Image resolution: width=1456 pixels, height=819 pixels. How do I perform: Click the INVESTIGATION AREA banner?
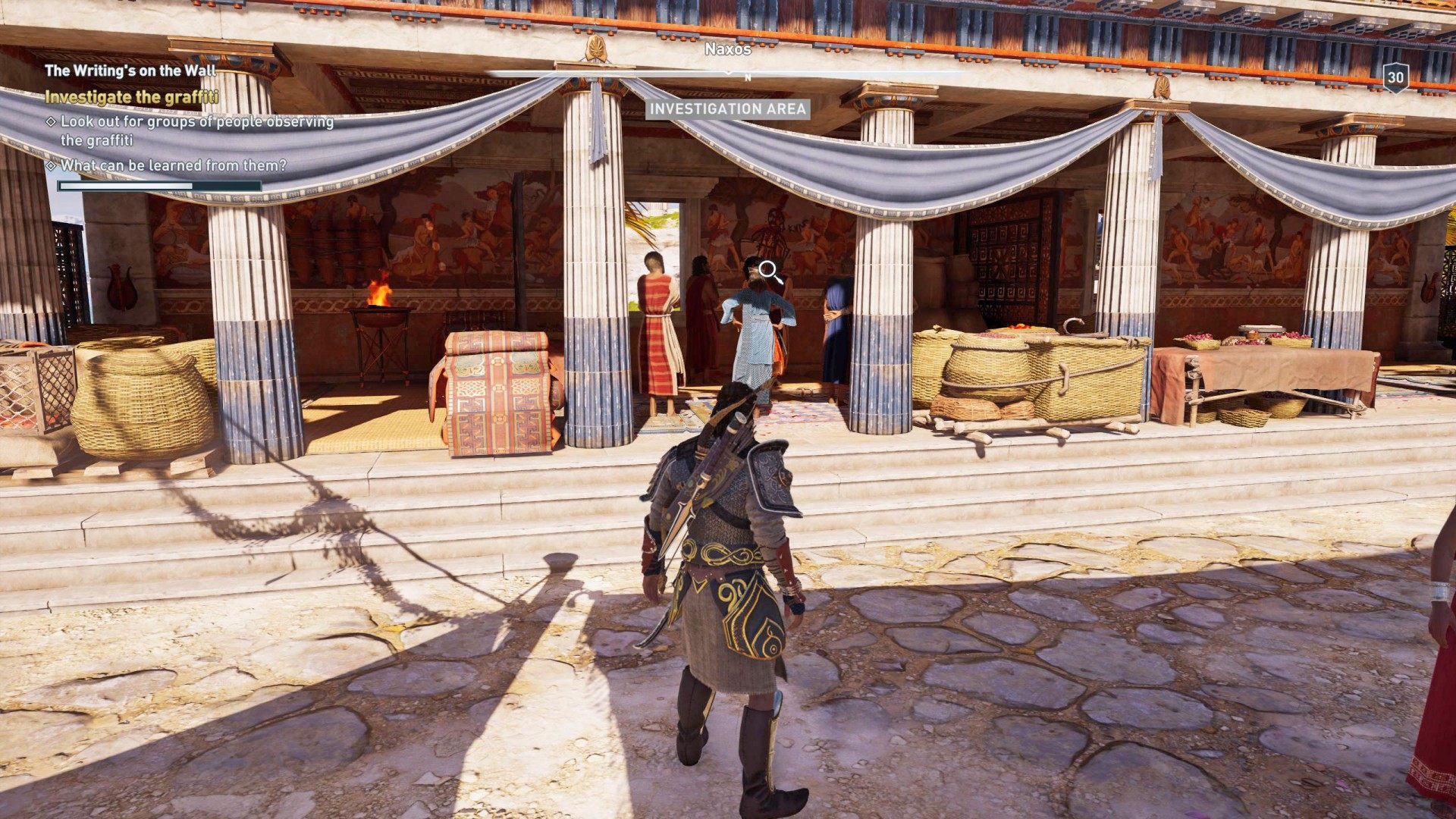[x=727, y=110]
